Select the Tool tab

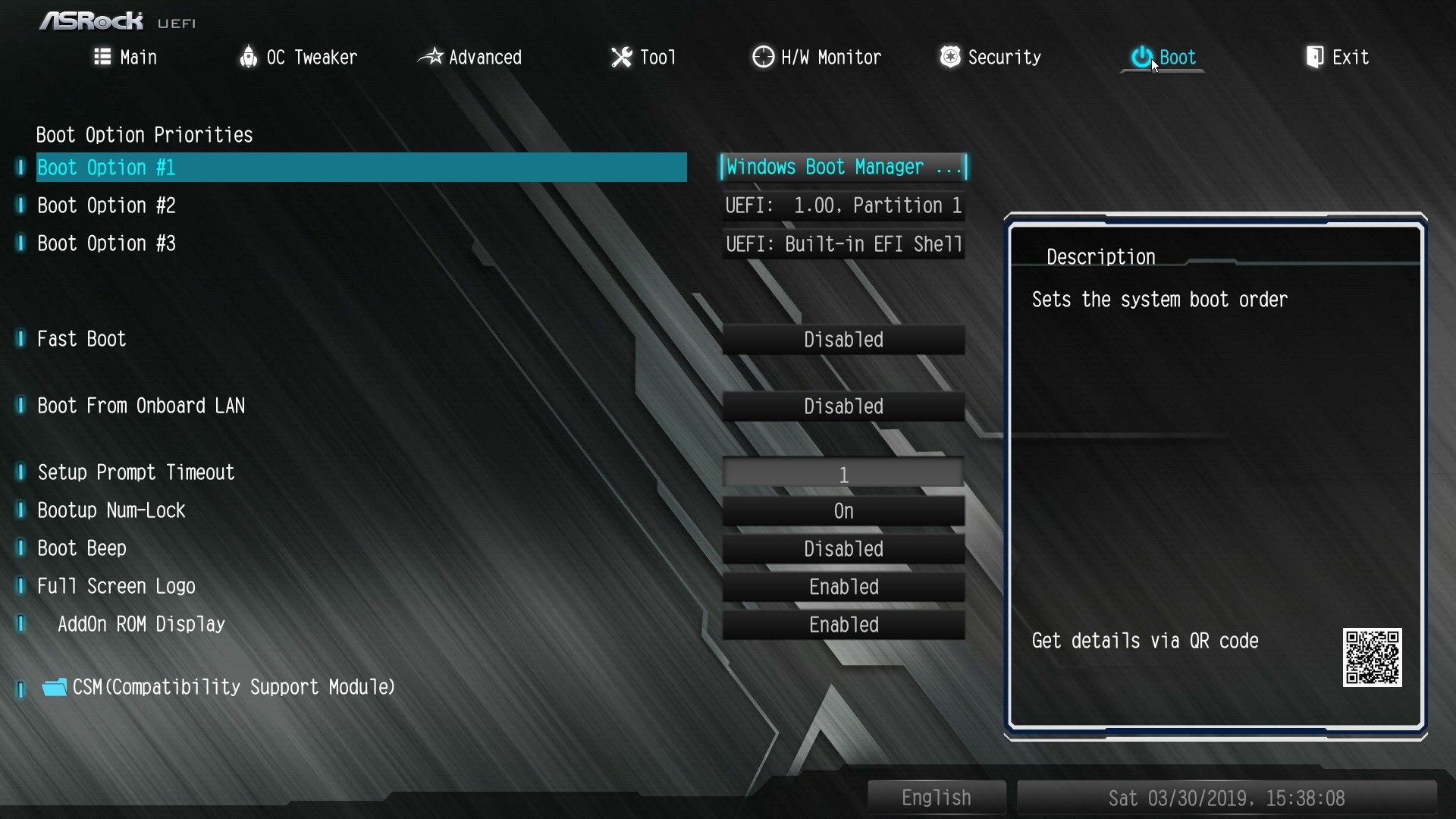coord(643,57)
